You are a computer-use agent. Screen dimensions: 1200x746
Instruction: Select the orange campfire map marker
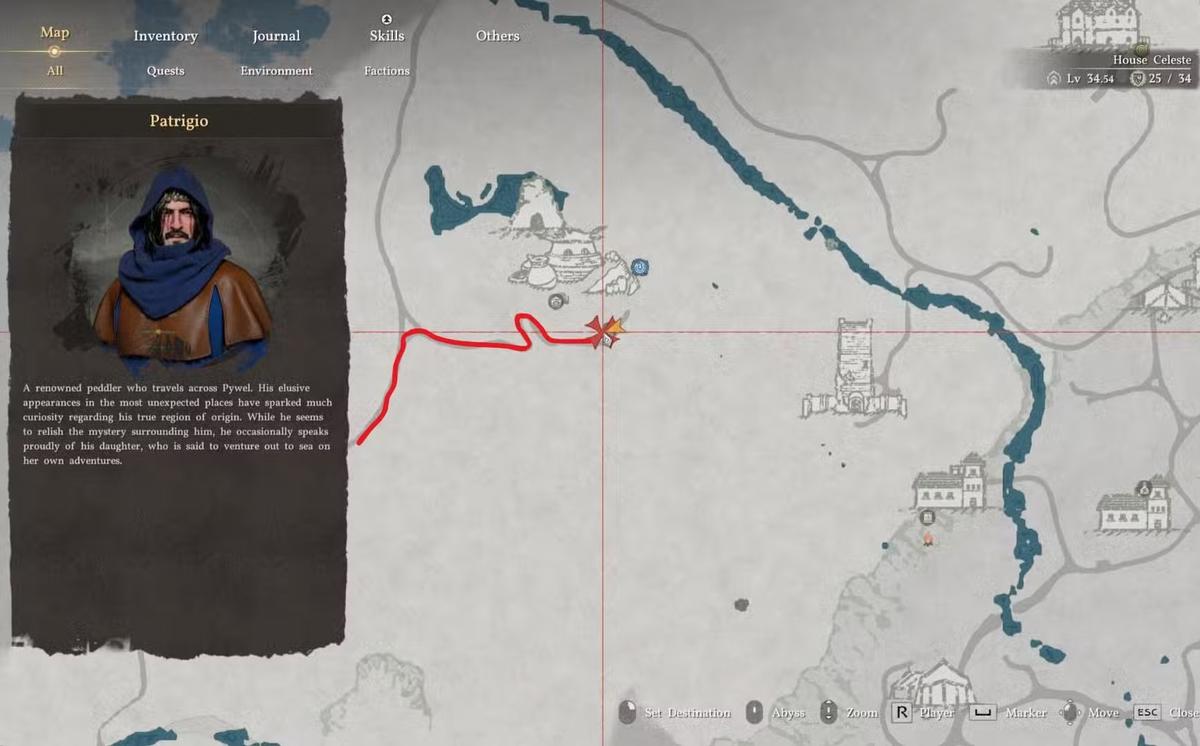coord(928,539)
